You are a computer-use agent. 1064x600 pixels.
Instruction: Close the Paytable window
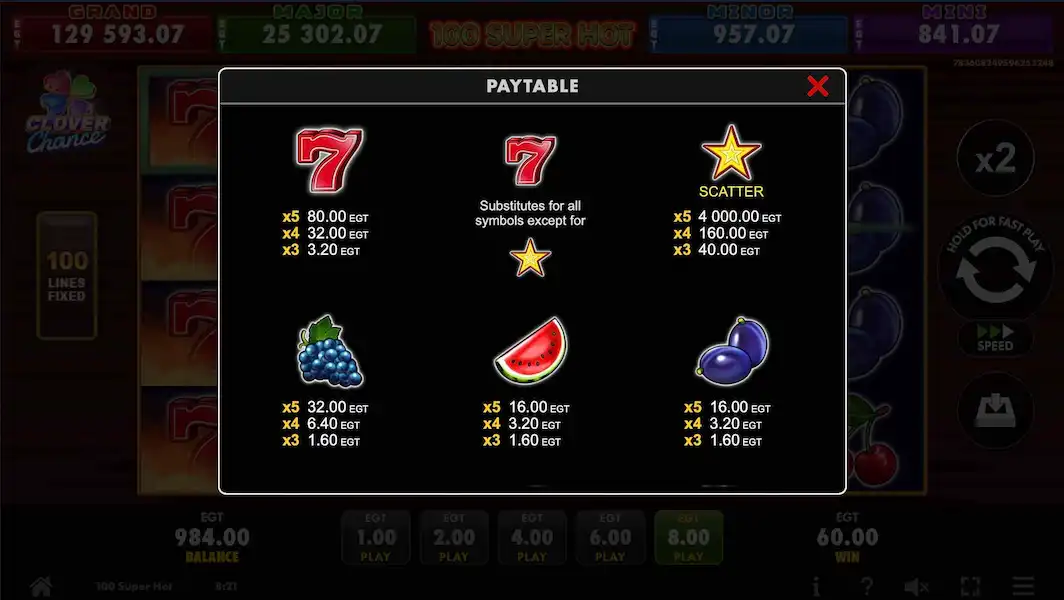click(817, 86)
